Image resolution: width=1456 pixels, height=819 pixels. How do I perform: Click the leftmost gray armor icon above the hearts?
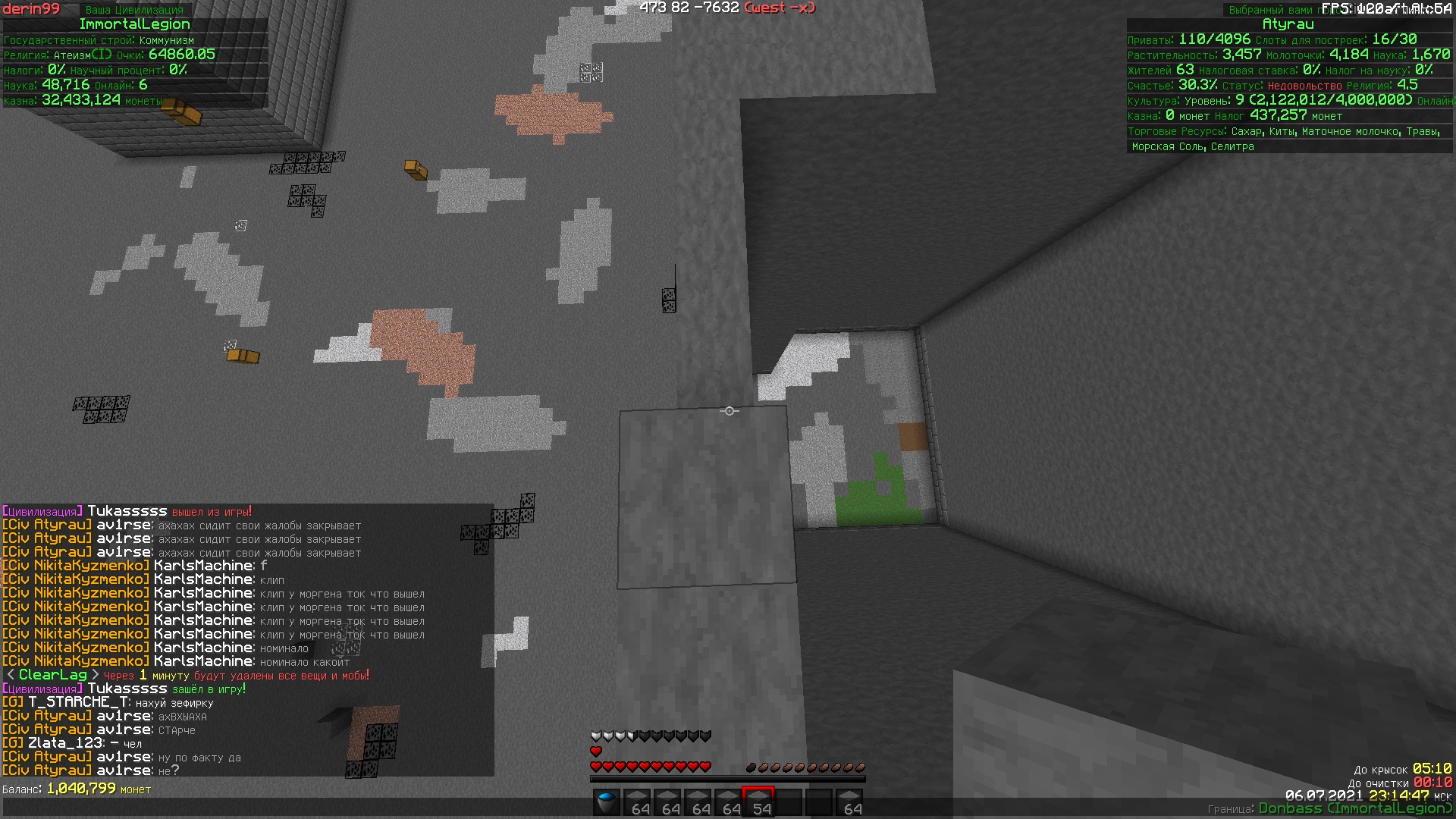(595, 735)
